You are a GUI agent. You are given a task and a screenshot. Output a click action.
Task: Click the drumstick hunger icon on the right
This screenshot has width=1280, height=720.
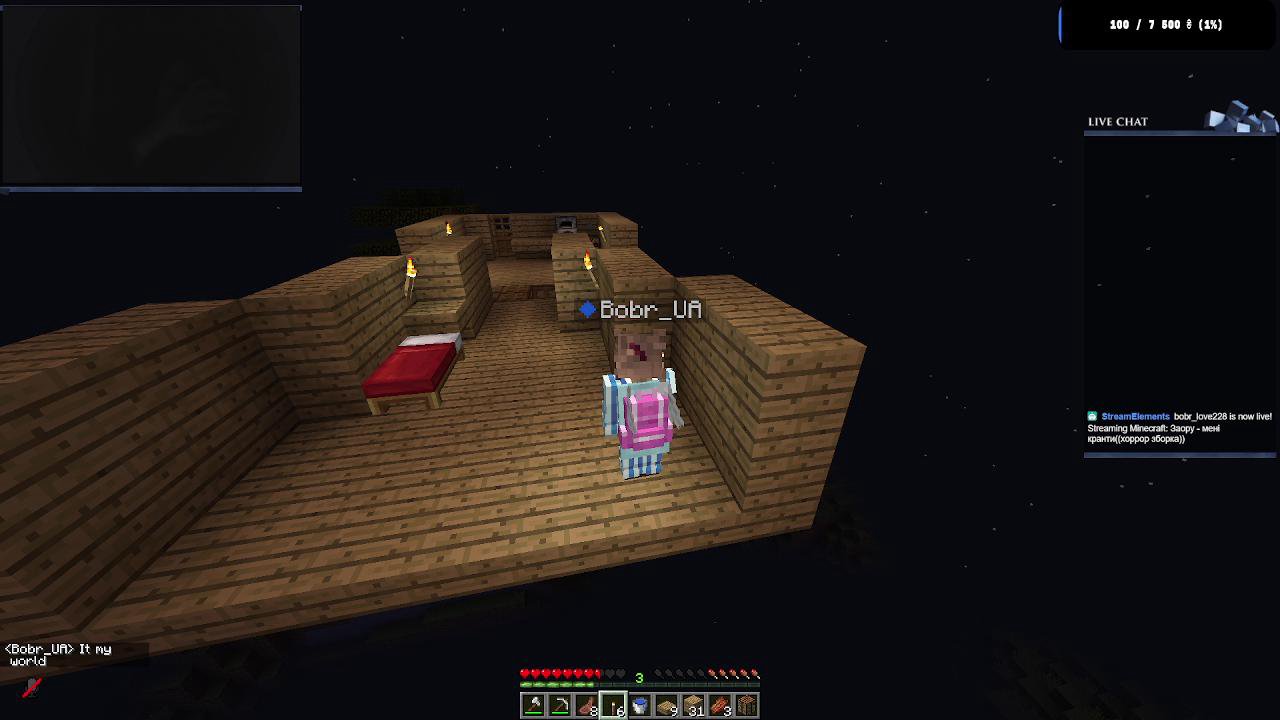pos(755,673)
